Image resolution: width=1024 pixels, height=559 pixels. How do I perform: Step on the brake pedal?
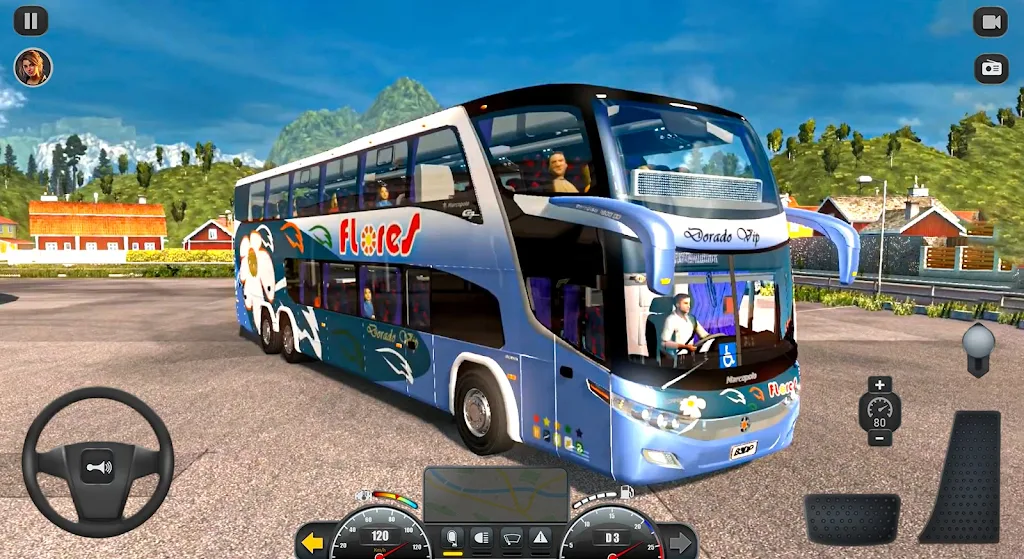(x=852, y=518)
